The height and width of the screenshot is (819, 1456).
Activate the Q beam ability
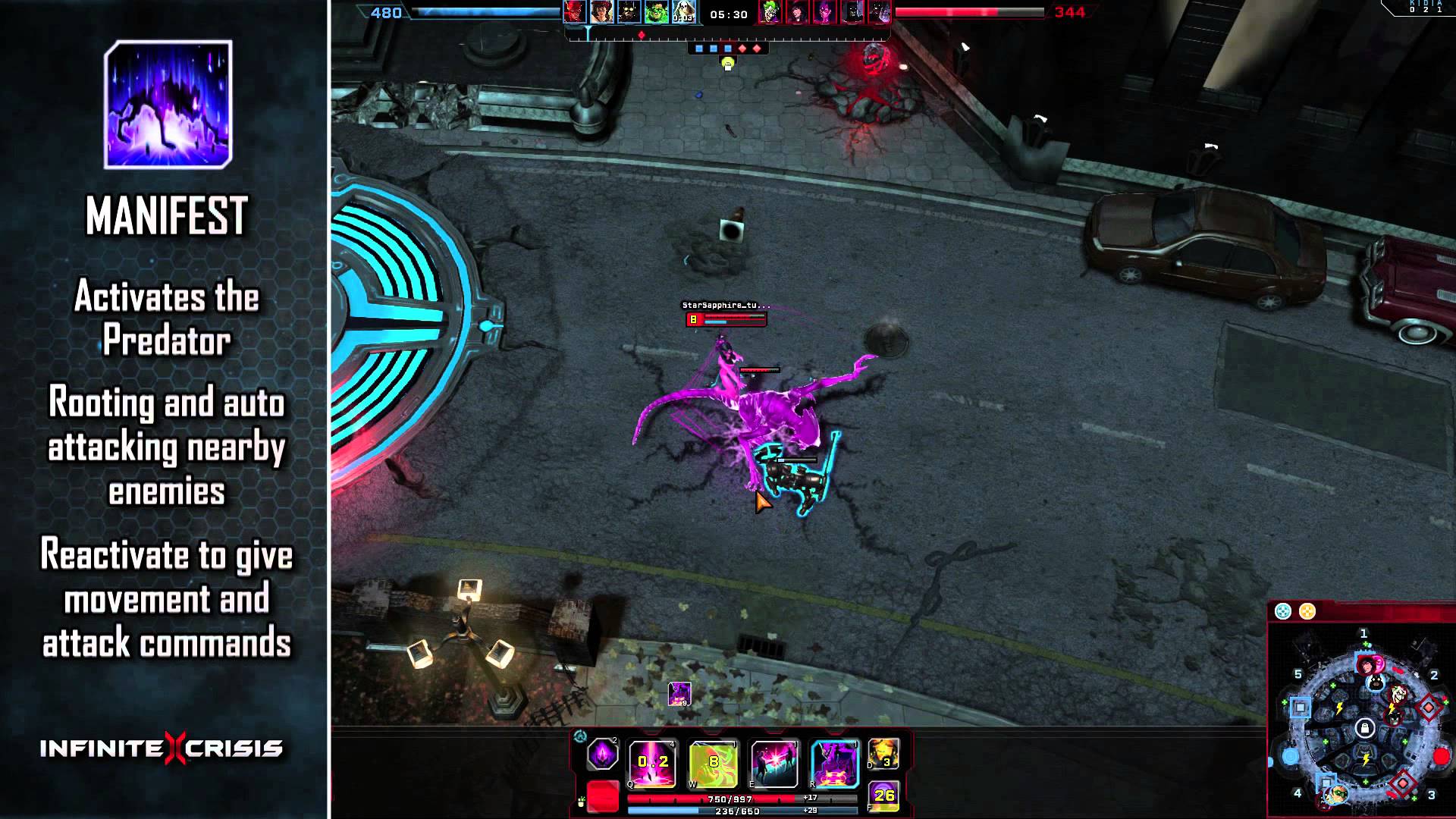[x=652, y=762]
